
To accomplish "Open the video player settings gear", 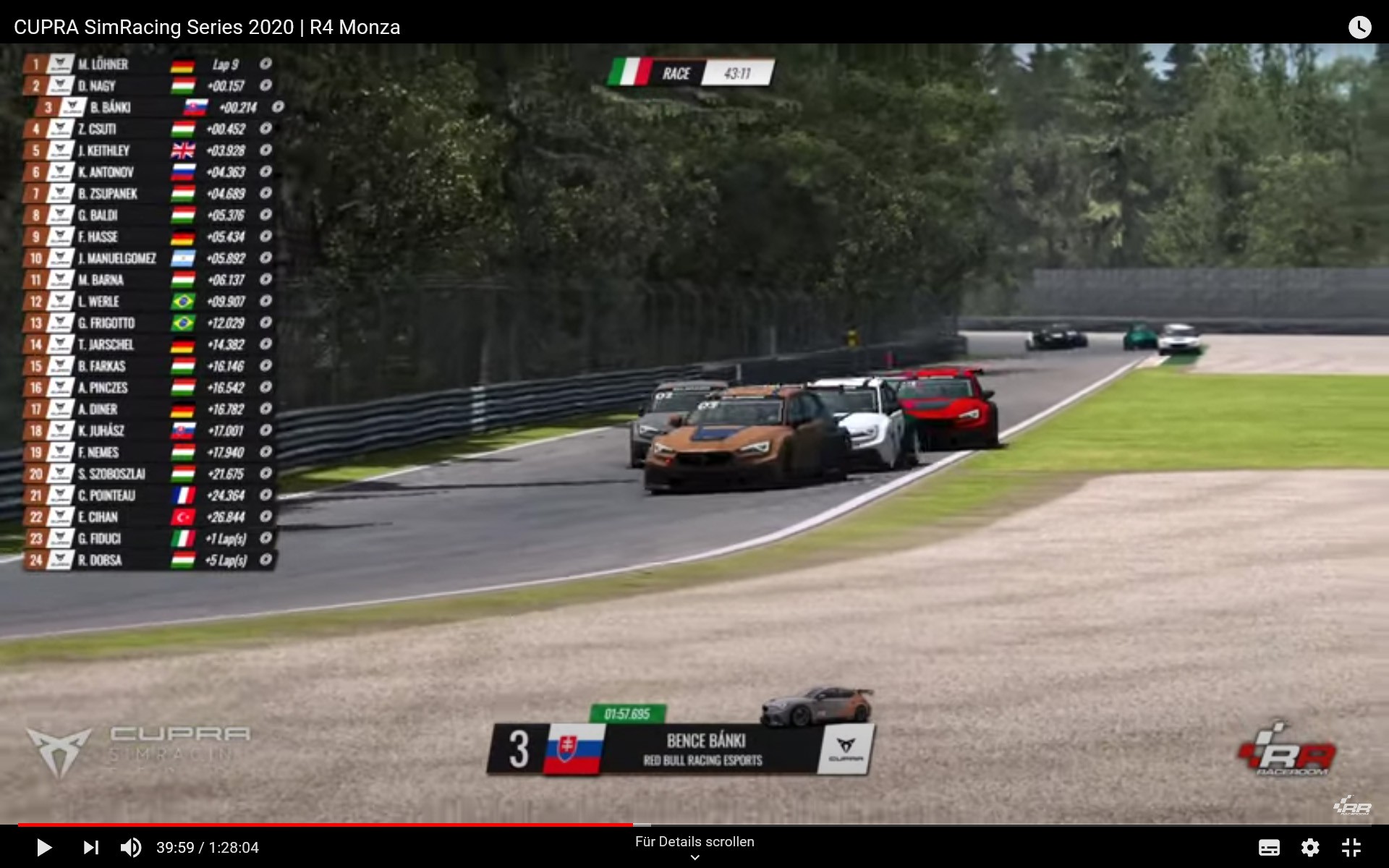I will pyautogui.click(x=1310, y=847).
